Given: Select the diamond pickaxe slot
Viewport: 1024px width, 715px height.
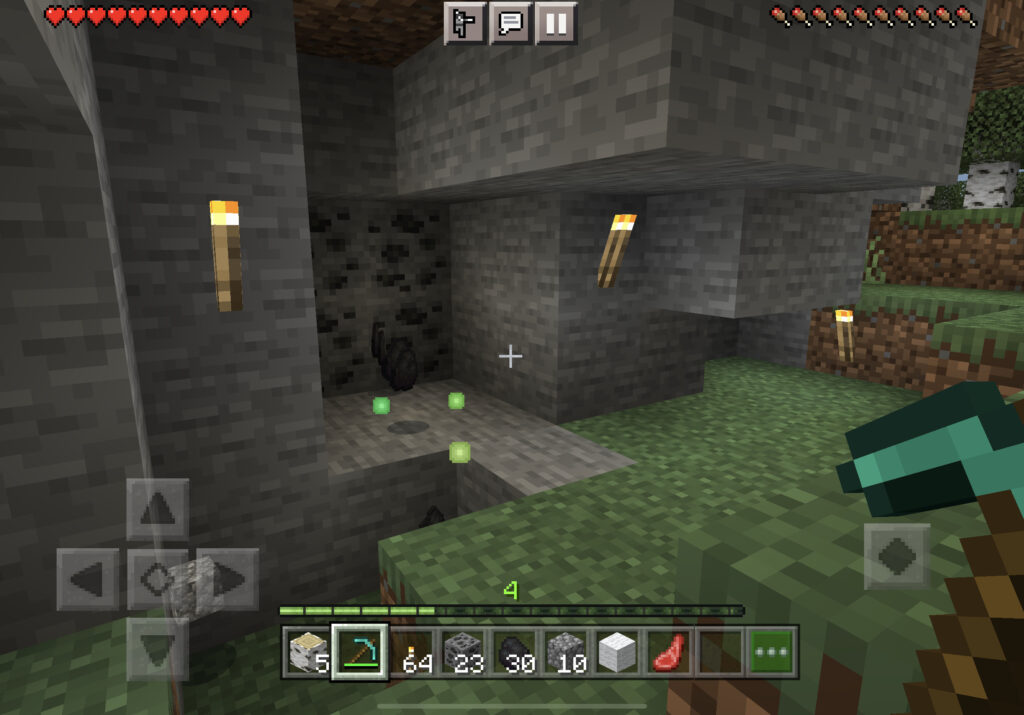Looking at the screenshot, I should point(359,652).
